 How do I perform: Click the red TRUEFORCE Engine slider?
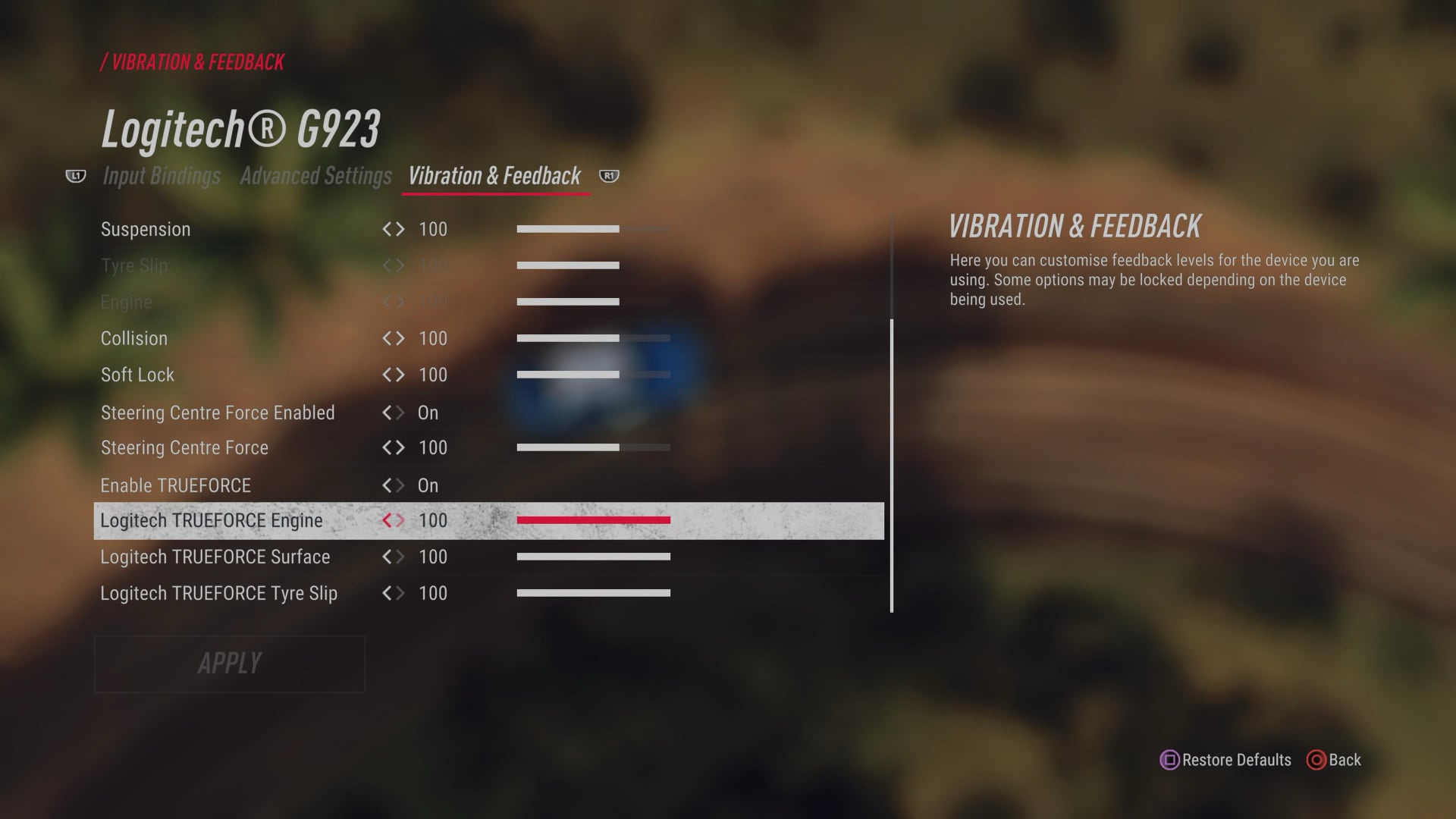593,520
